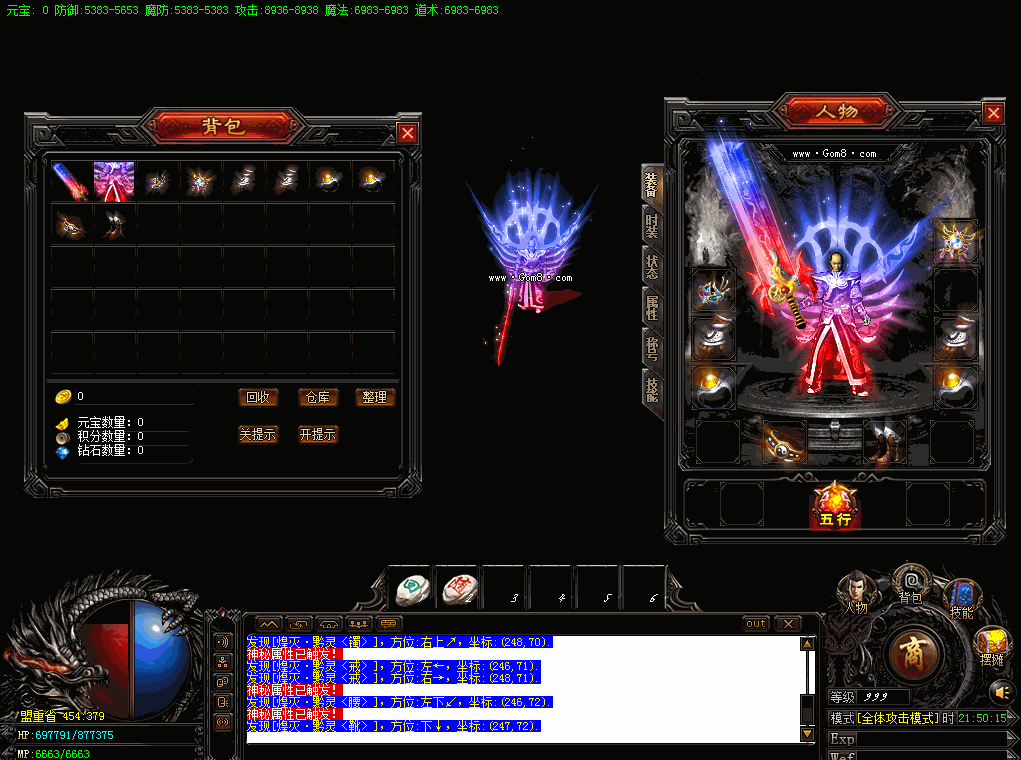Close the 人物 character window
The height and width of the screenshot is (760, 1021).
(993, 114)
